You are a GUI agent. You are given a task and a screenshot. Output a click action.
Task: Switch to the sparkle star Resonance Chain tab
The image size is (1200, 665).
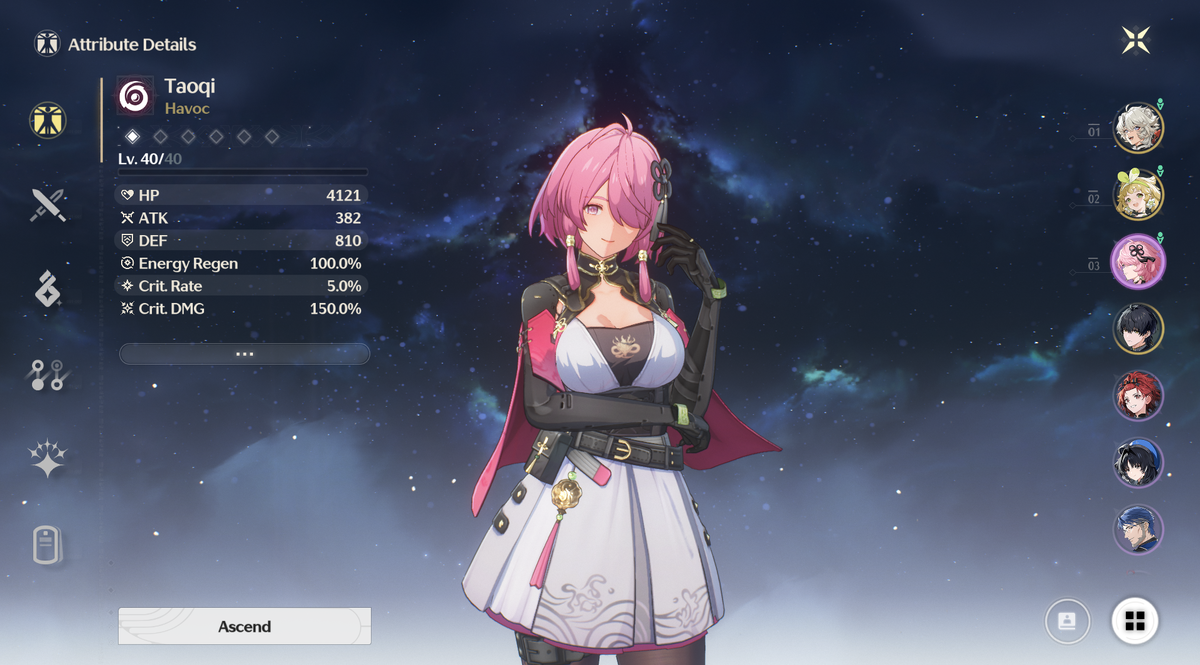[x=47, y=459]
